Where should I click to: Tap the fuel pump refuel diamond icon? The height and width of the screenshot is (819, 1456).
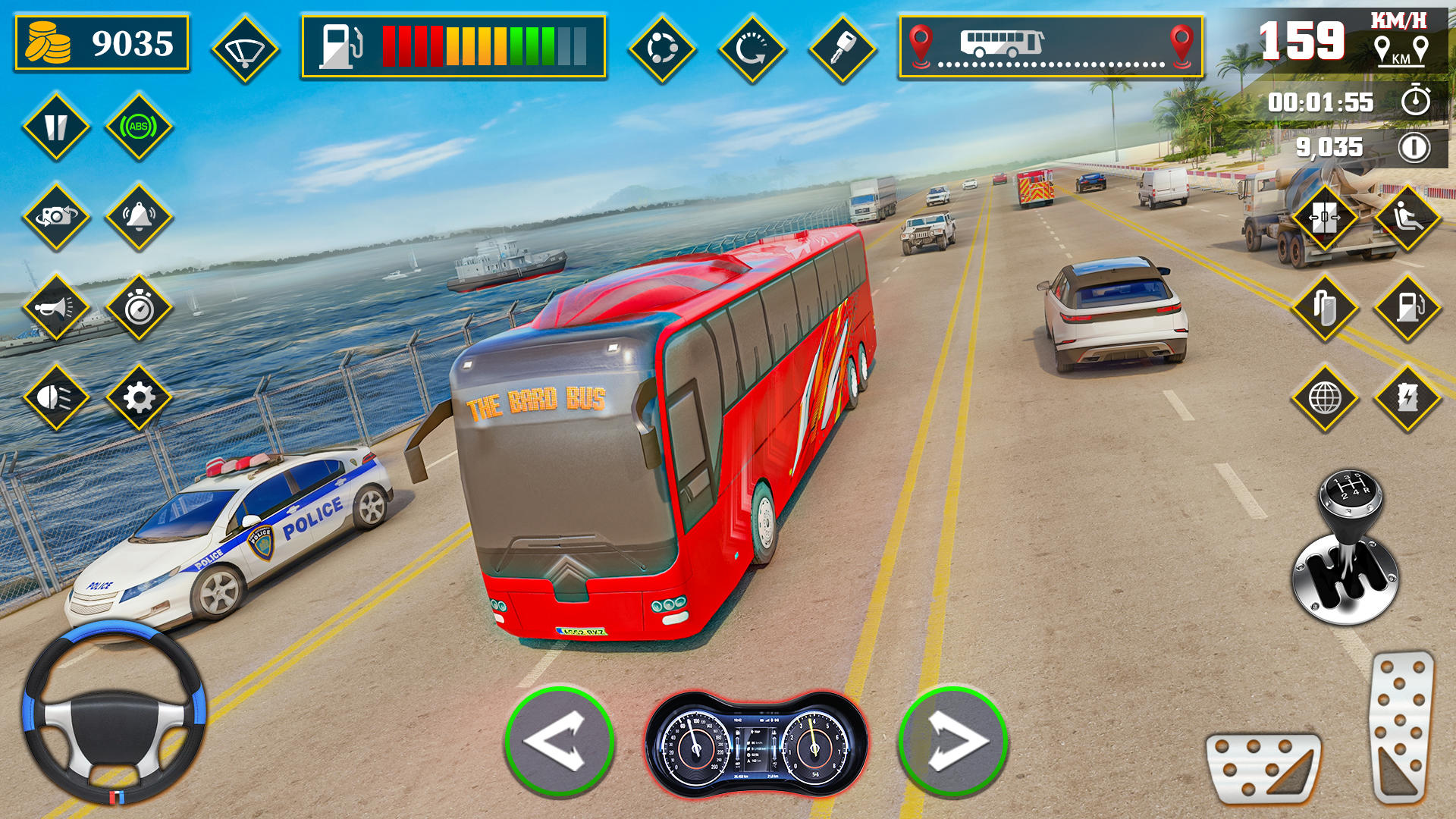pos(1407,307)
